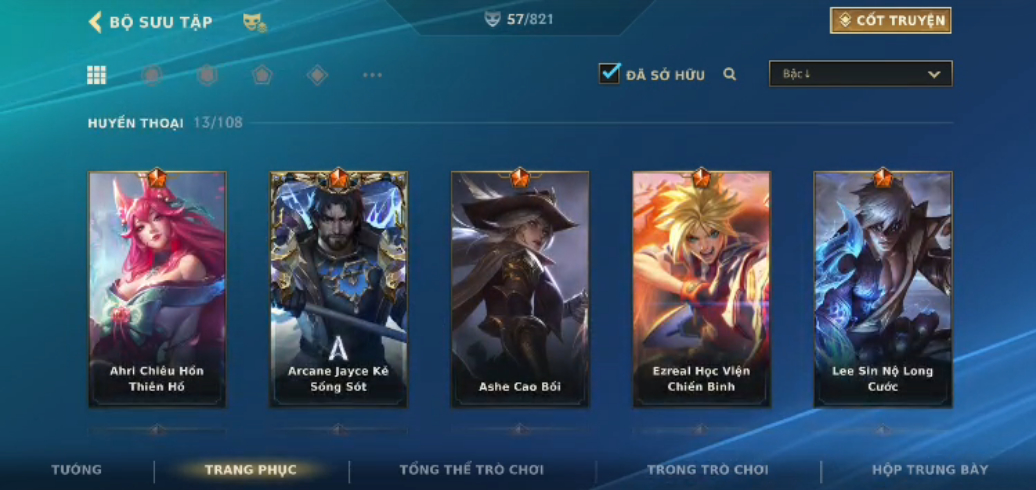Image resolution: width=1036 pixels, height=490 pixels.
Task: Select the Ashe Cao Bồi skin card
Action: [520, 289]
